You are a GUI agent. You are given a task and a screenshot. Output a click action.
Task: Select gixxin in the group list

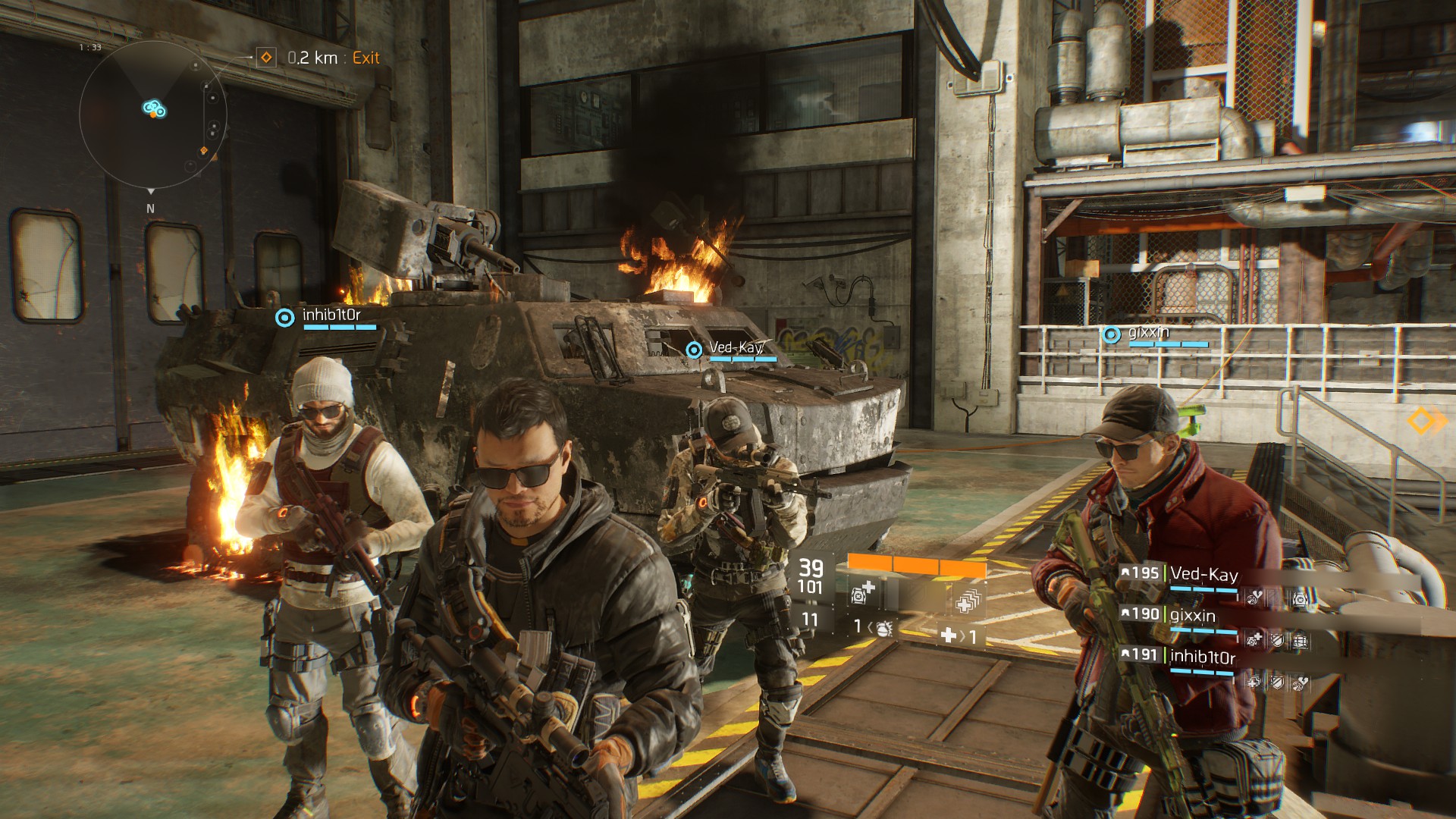pyautogui.click(x=1192, y=616)
